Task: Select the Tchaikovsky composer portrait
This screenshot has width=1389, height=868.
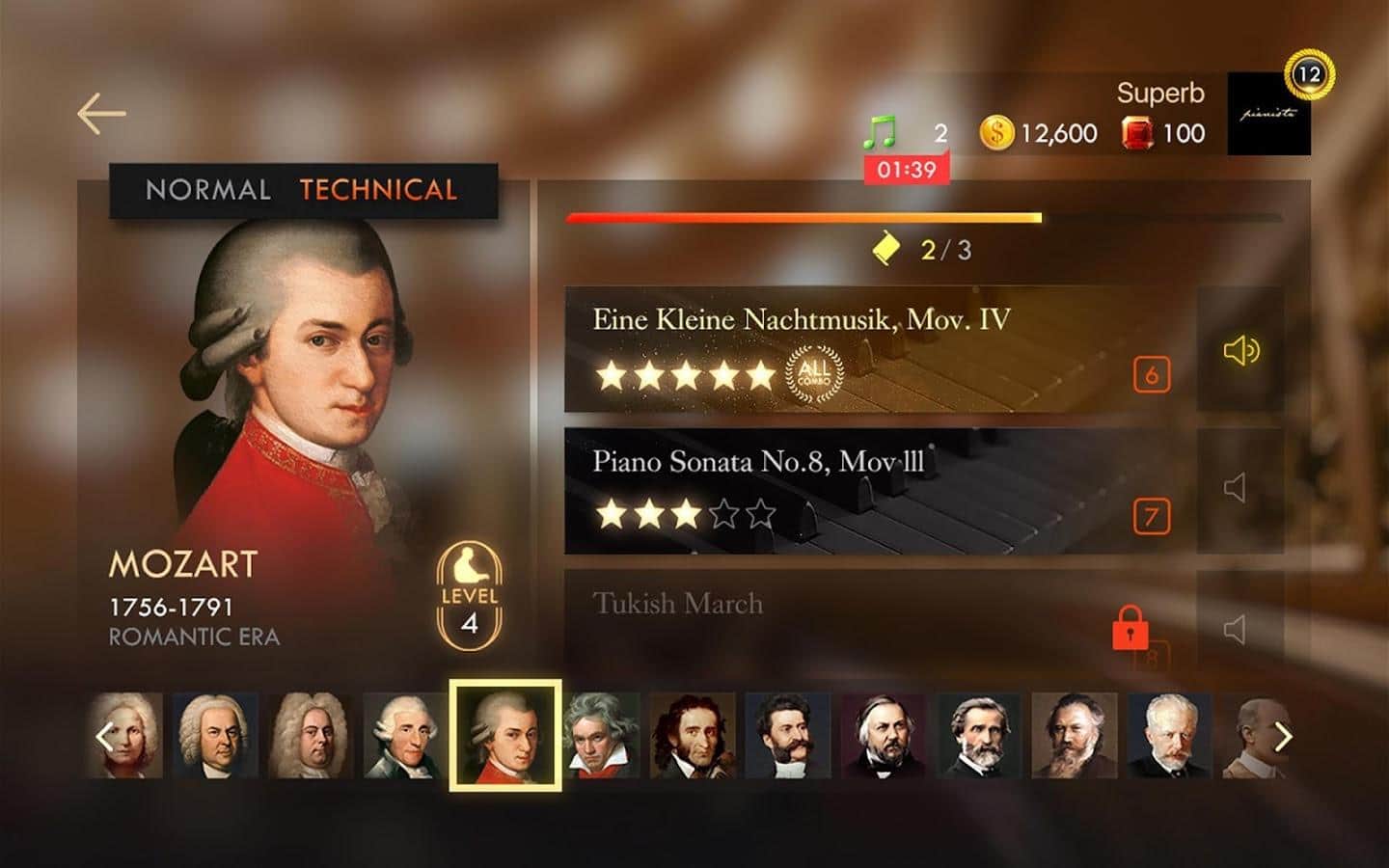Action: [x=1169, y=735]
